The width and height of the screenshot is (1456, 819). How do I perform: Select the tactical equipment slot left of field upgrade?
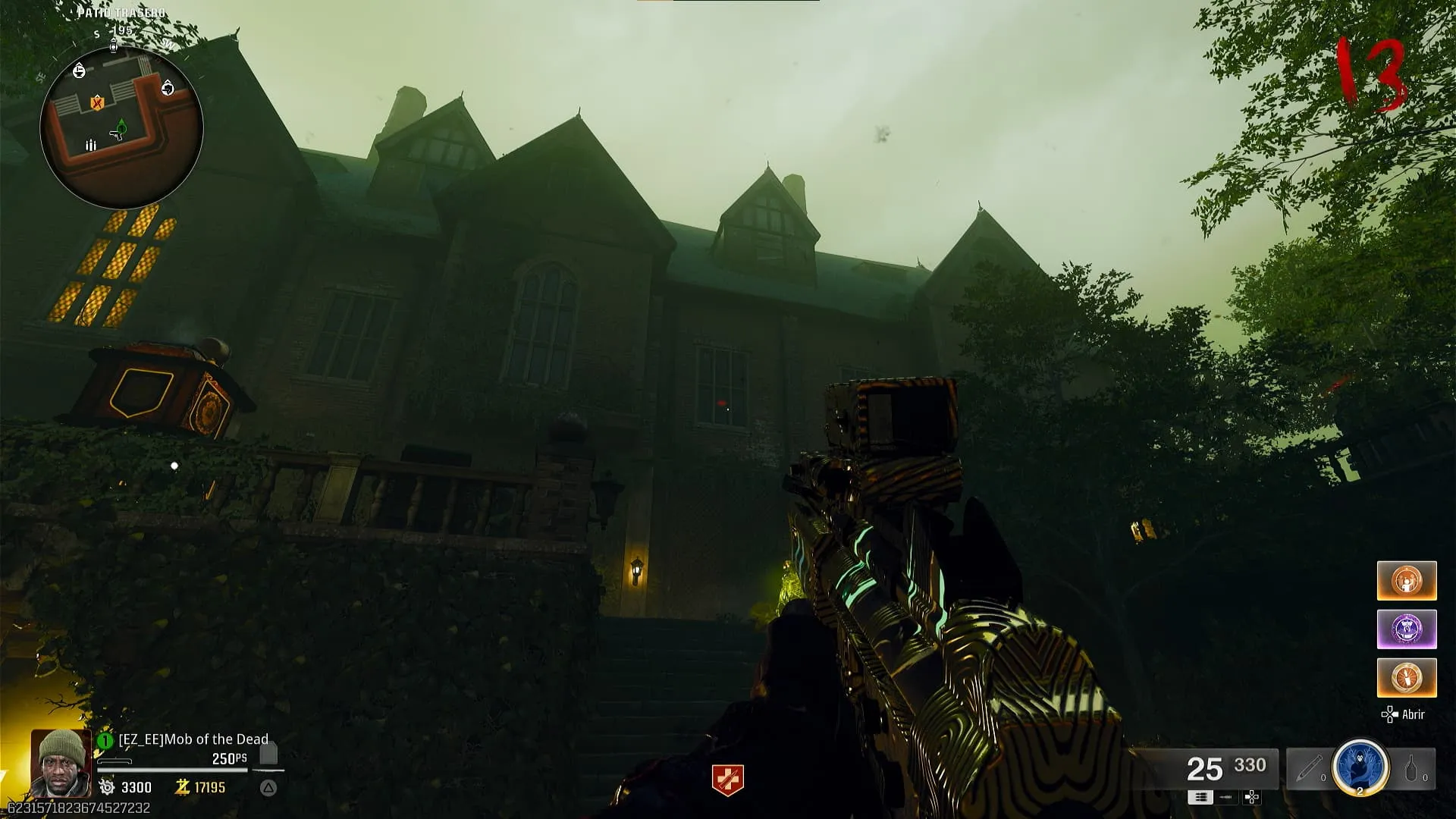pos(1311,769)
